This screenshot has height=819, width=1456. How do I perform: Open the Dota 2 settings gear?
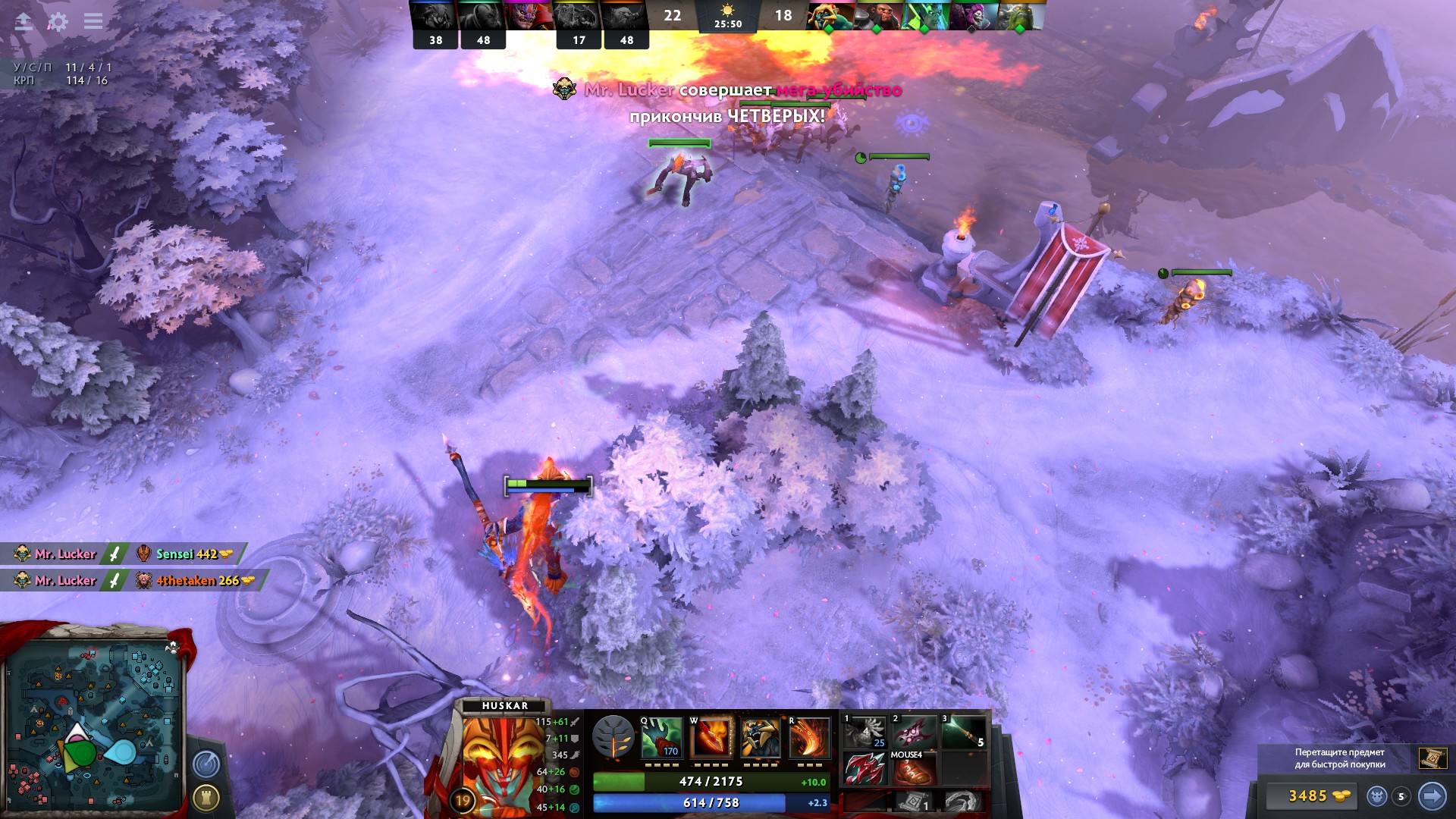[x=57, y=22]
